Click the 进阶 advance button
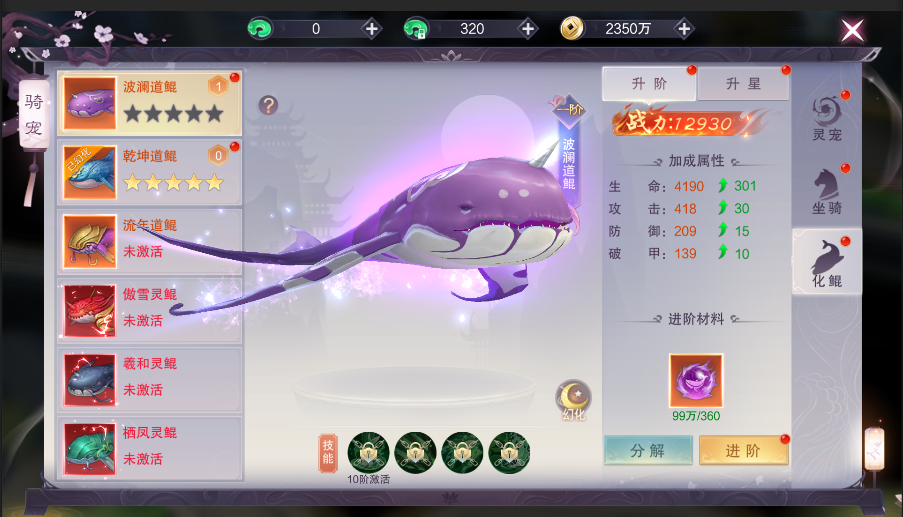 743,450
